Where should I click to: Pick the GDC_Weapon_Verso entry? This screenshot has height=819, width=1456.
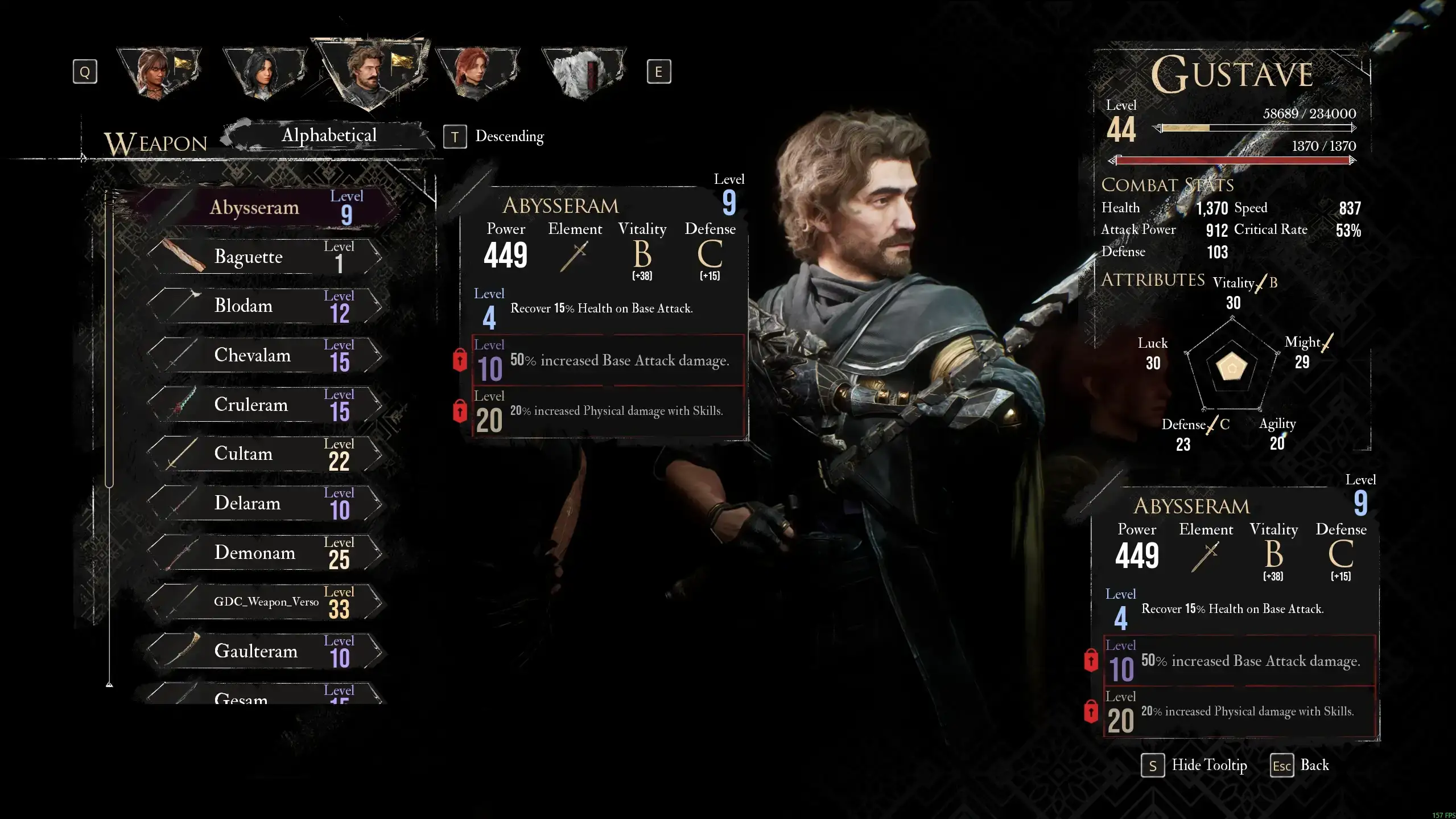click(x=265, y=602)
